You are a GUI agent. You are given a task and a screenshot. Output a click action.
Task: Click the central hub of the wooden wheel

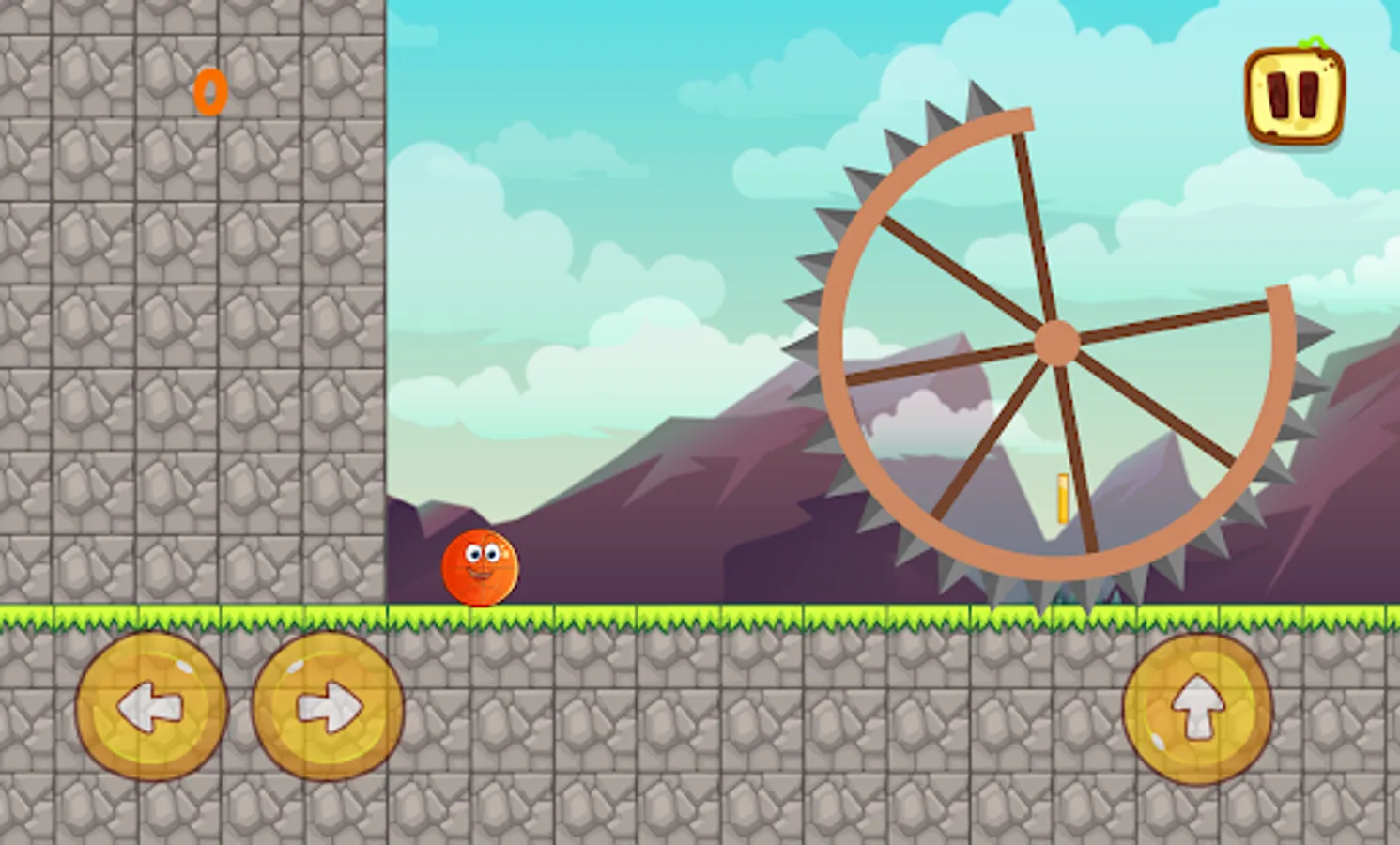pos(1057,343)
